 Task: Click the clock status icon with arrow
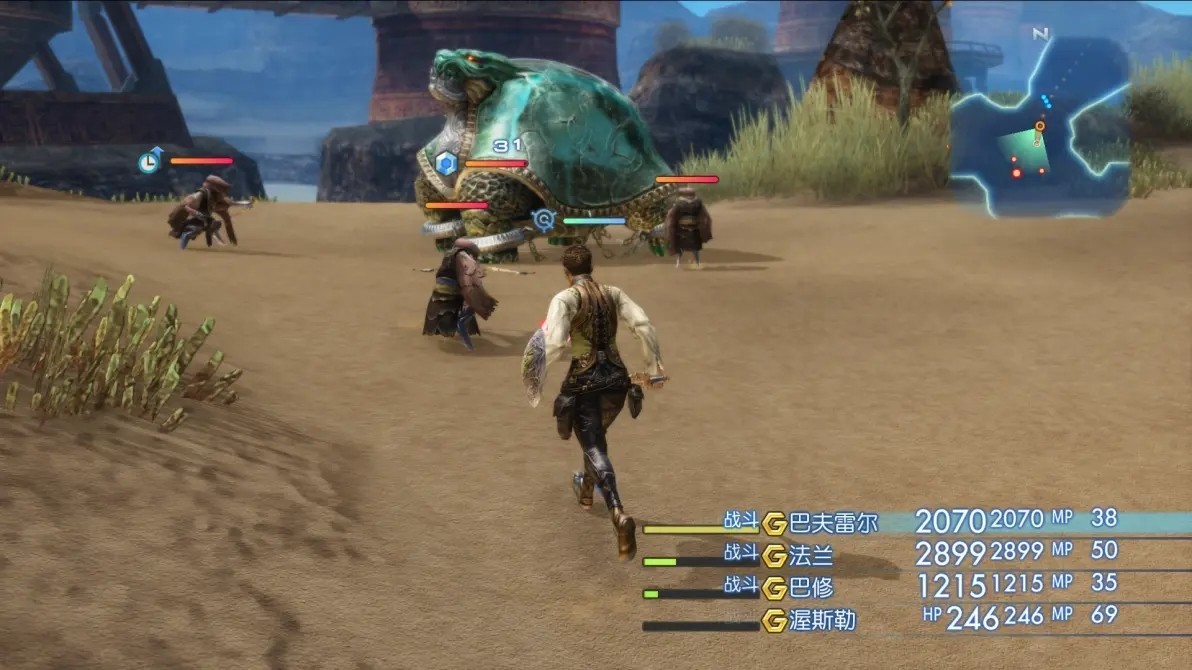pos(150,160)
